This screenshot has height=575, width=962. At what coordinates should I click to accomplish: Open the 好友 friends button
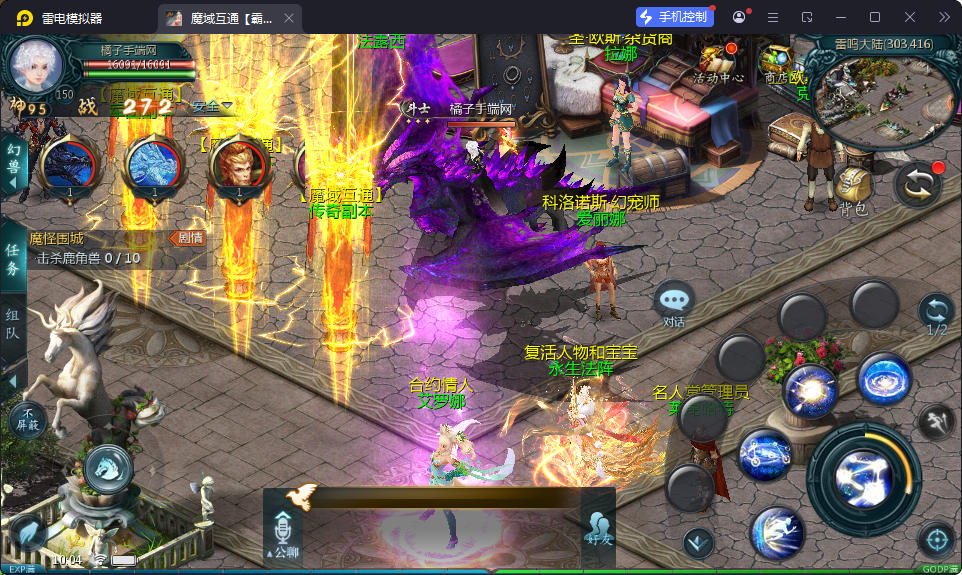coord(598,526)
